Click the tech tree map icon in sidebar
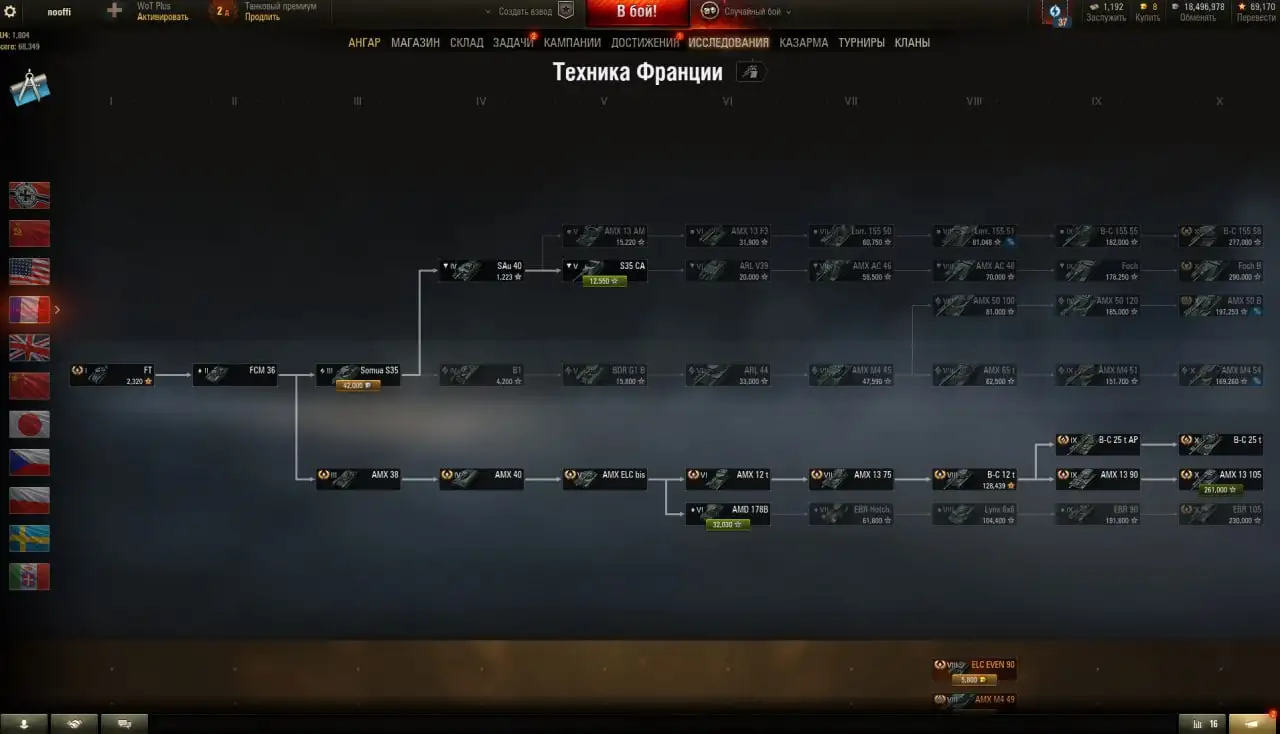The width and height of the screenshot is (1280, 734). coord(29,88)
